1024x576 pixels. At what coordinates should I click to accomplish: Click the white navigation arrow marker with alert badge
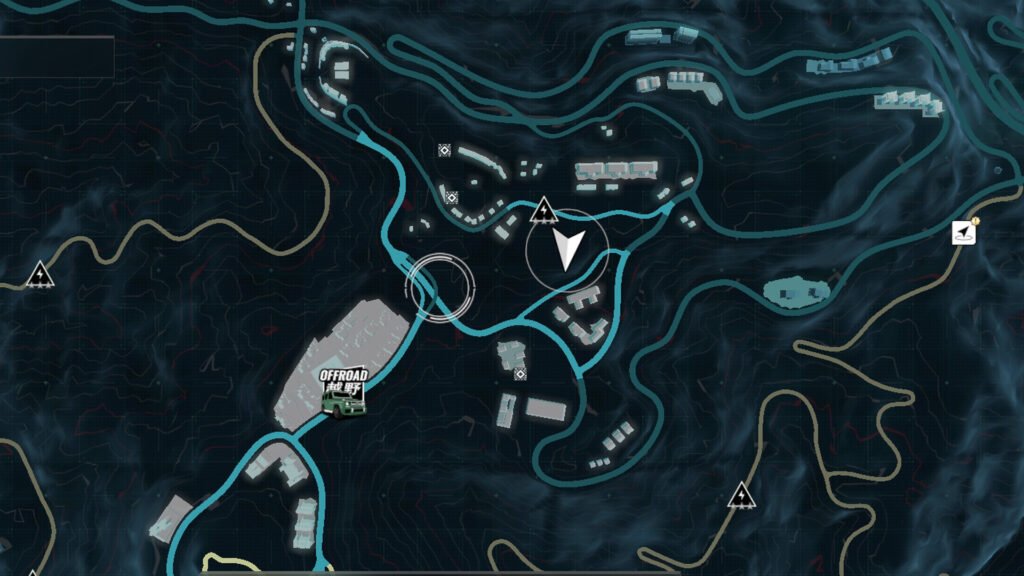(x=963, y=233)
